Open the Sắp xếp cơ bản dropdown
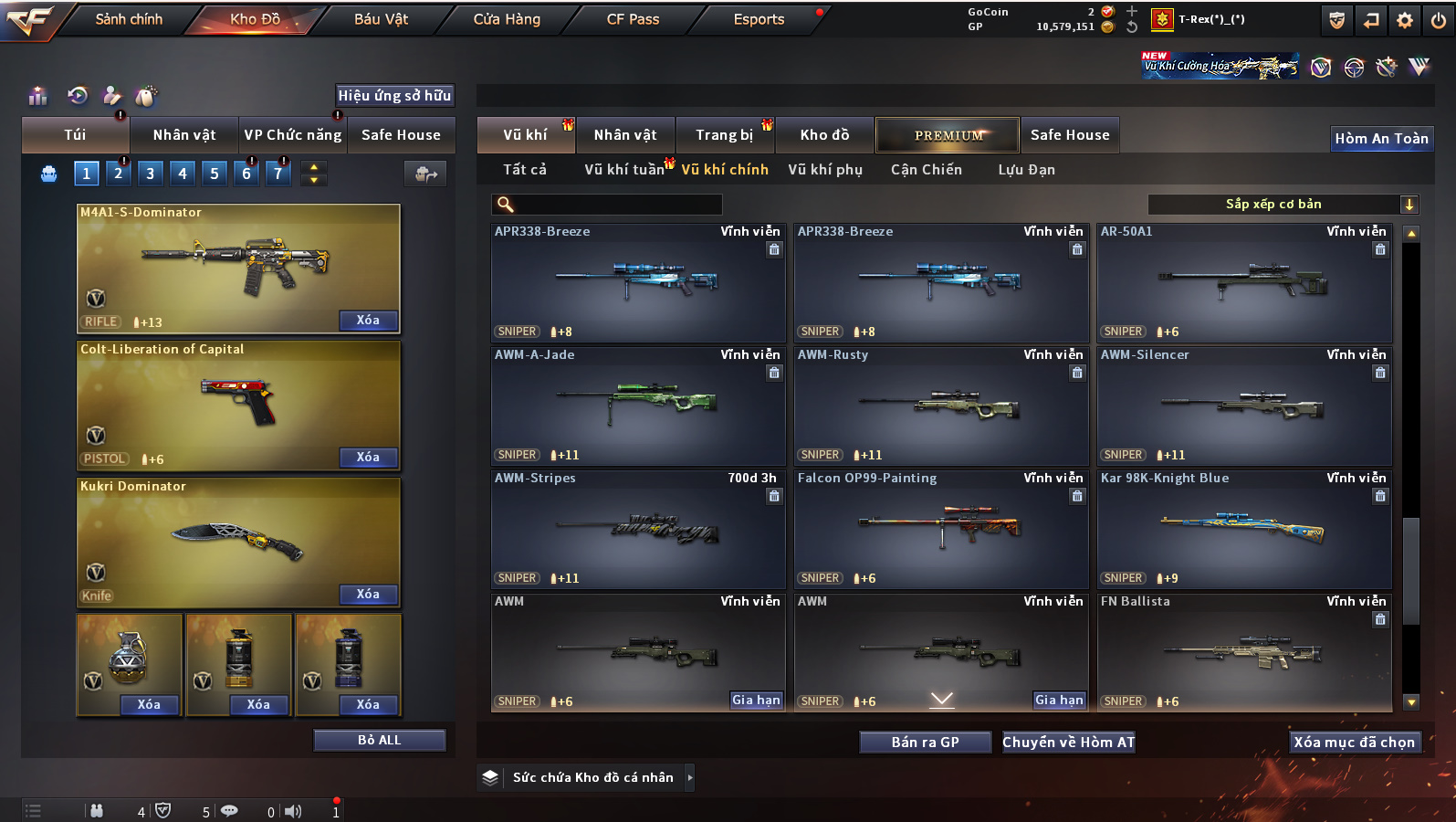This screenshot has height=822, width=1456. coord(1283,205)
